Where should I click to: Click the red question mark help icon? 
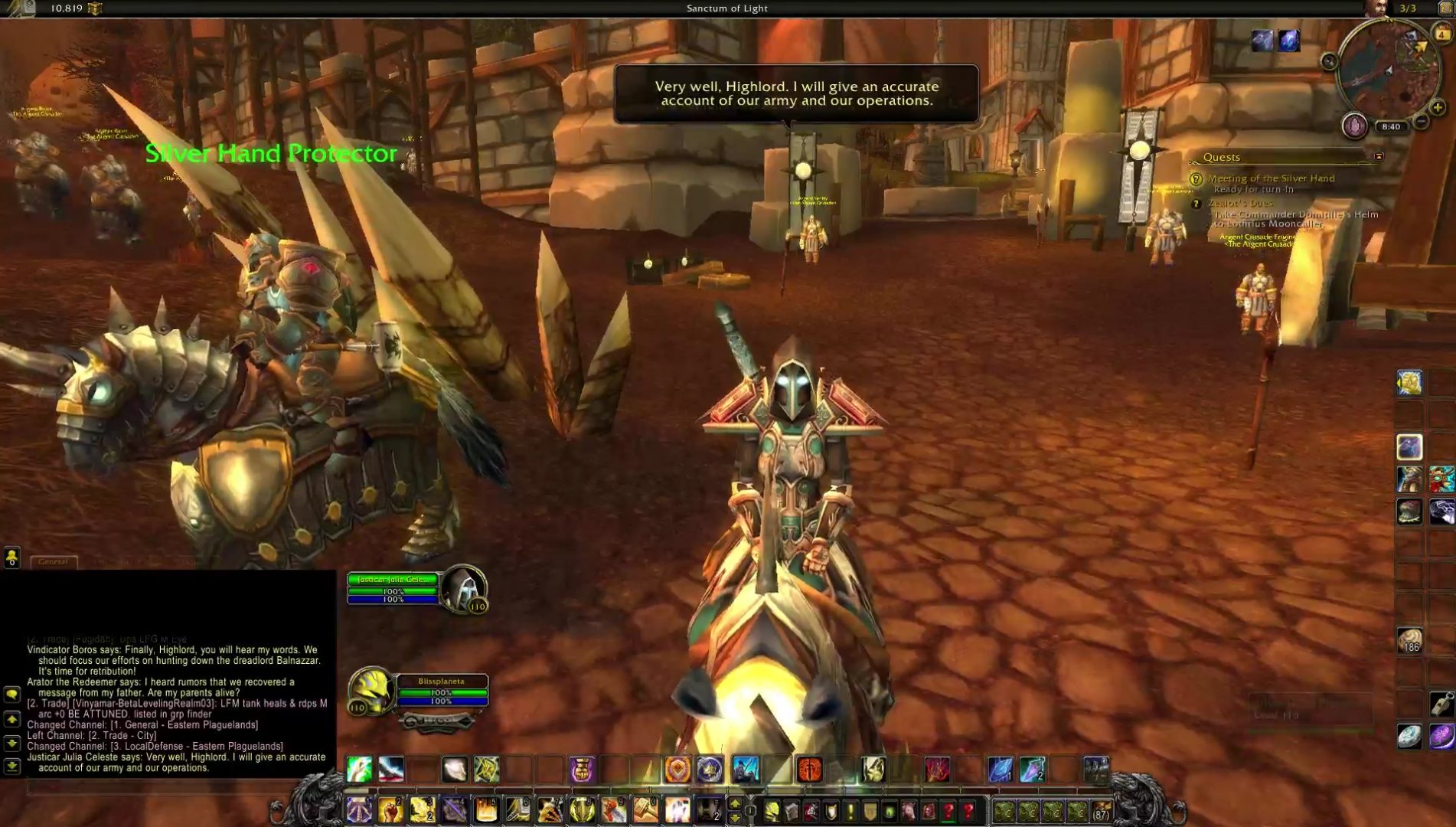[x=967, y=809]
